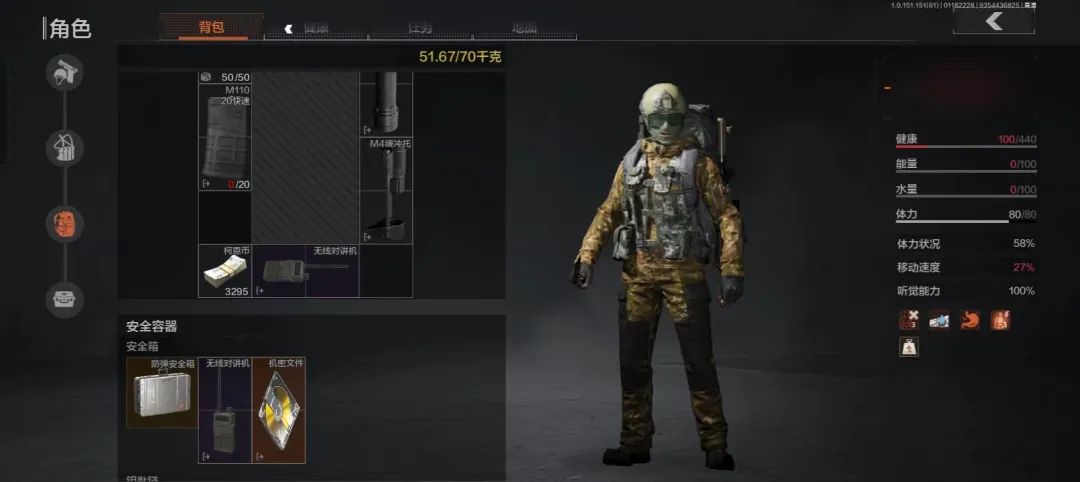The height and width of the screenshot is (482, 1080).
Task: Show the 地图 map tab
Action: pyautogui.click(x=523, y=28)
